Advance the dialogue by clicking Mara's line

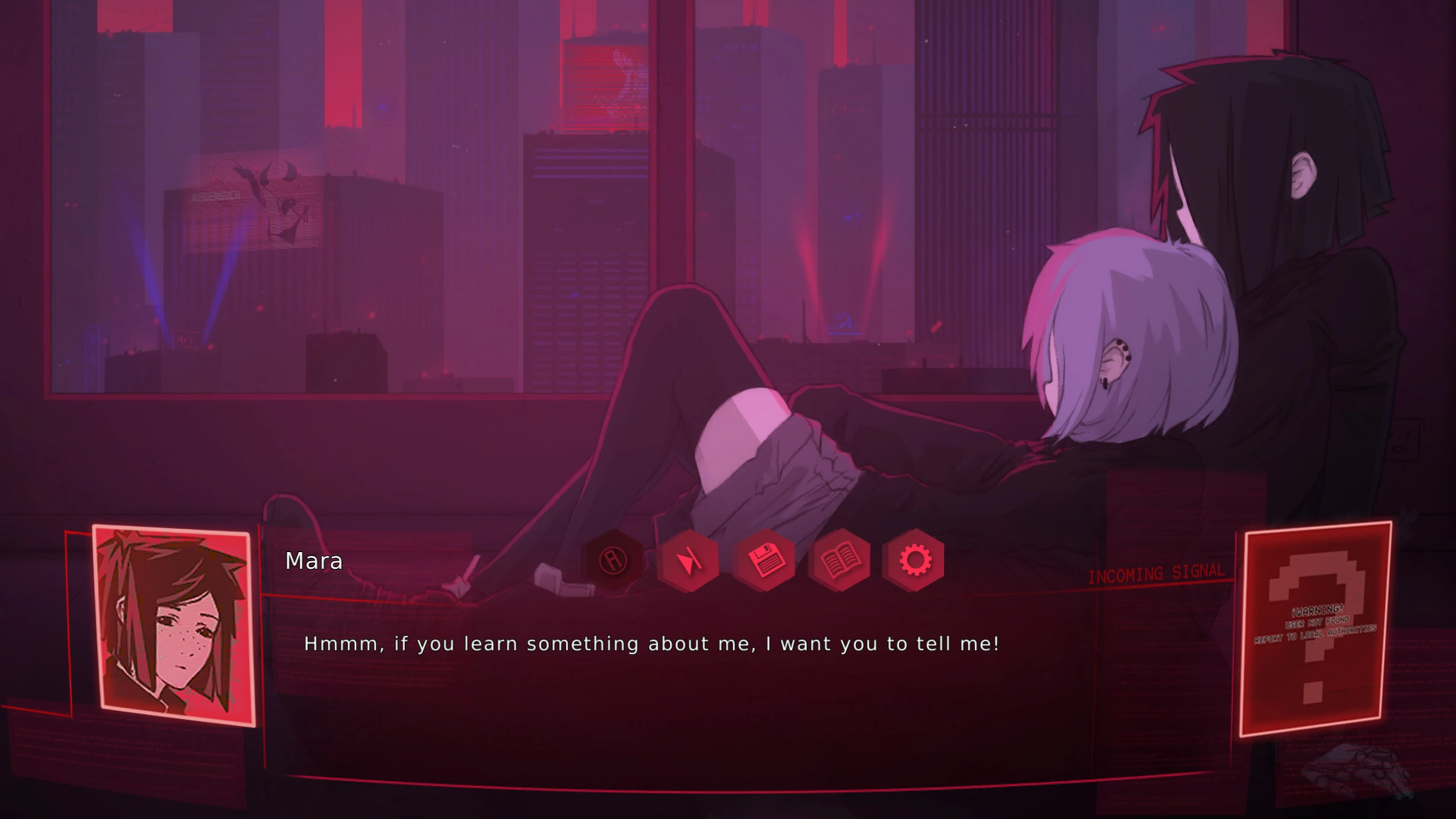tap(651, 643)
